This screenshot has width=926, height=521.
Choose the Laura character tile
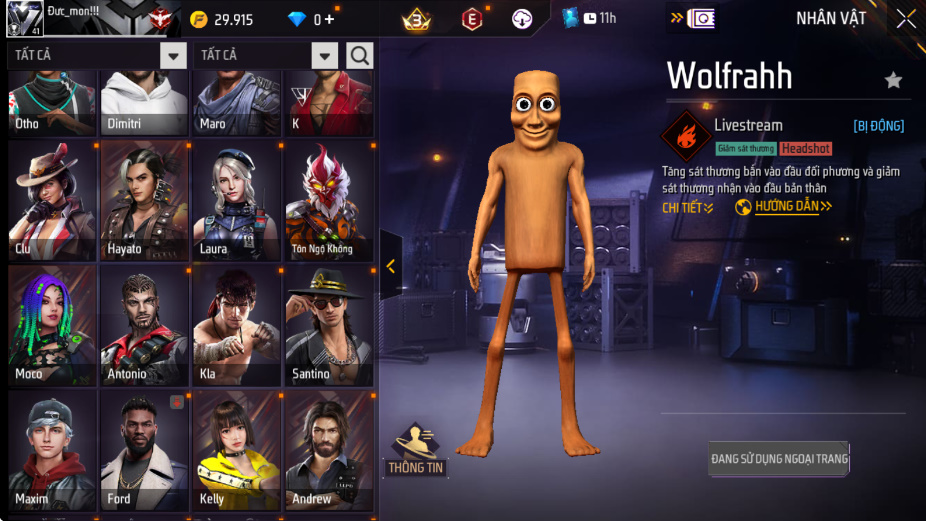pyautogui.click(x=236, y=200)
